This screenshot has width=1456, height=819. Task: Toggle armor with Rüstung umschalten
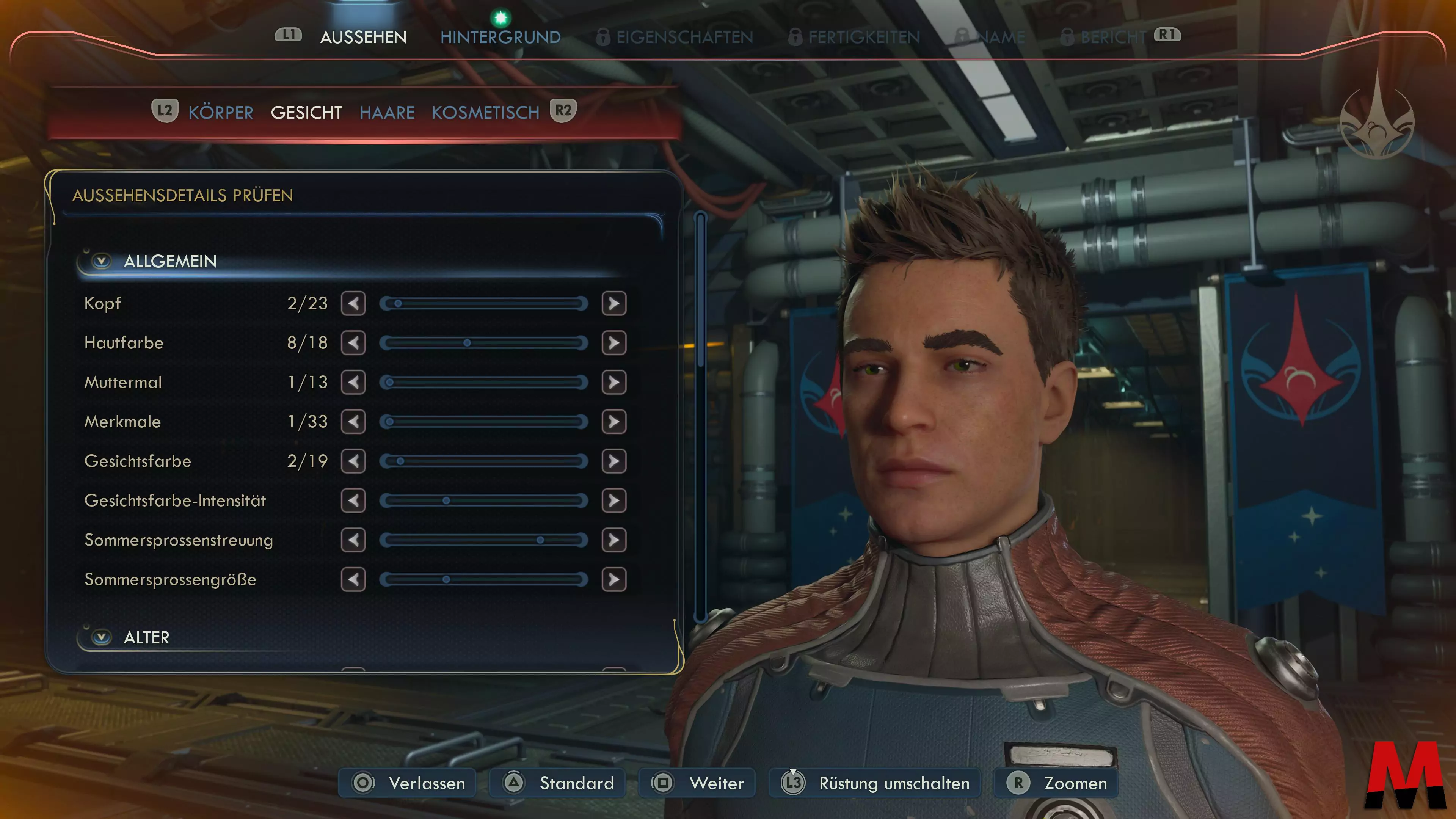pyautogui.click(x=875, y=783)
